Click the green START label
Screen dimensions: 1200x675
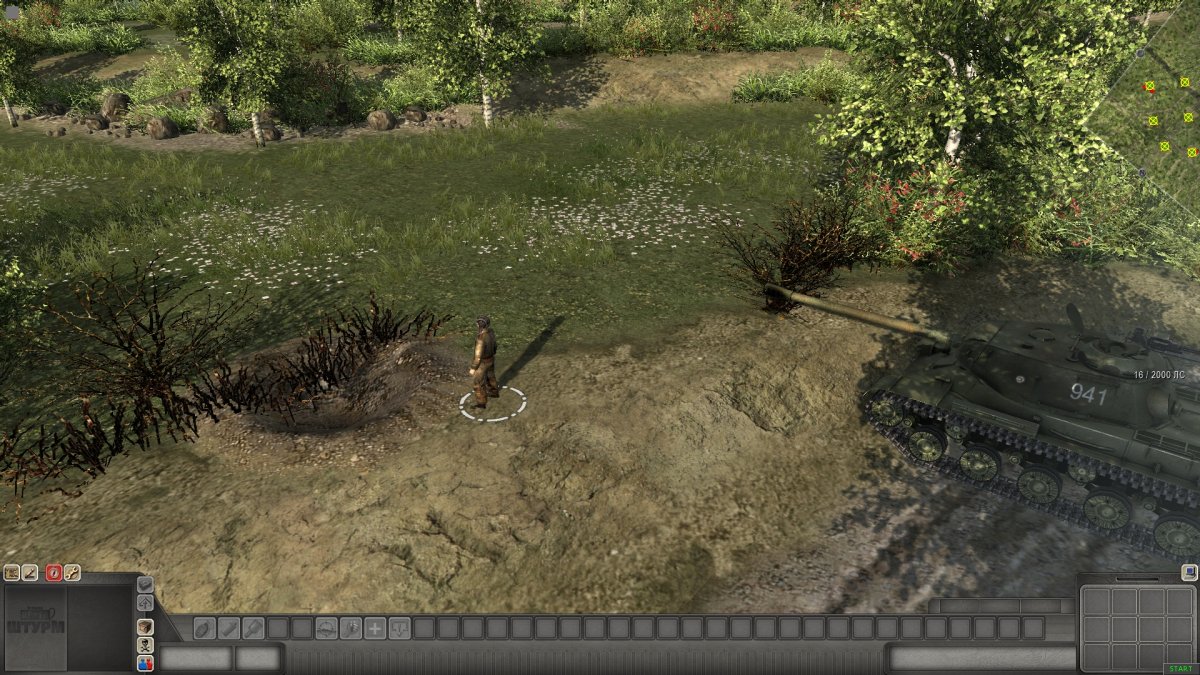[1180, 669]
